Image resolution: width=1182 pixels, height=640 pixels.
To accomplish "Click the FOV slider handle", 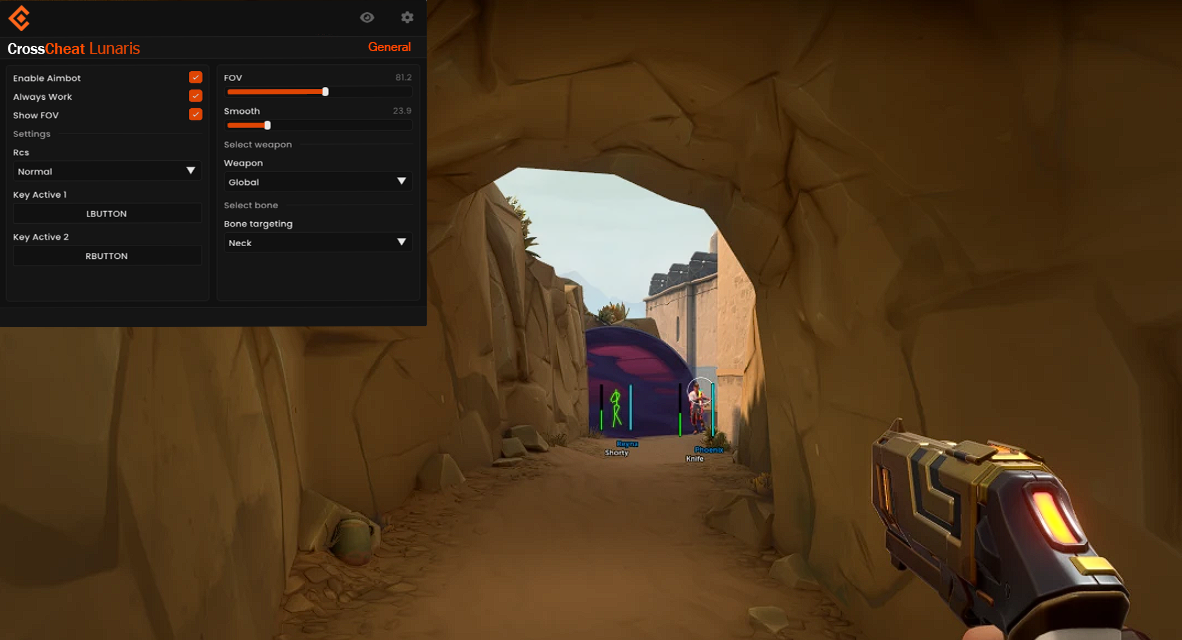I will click(325, 92).
